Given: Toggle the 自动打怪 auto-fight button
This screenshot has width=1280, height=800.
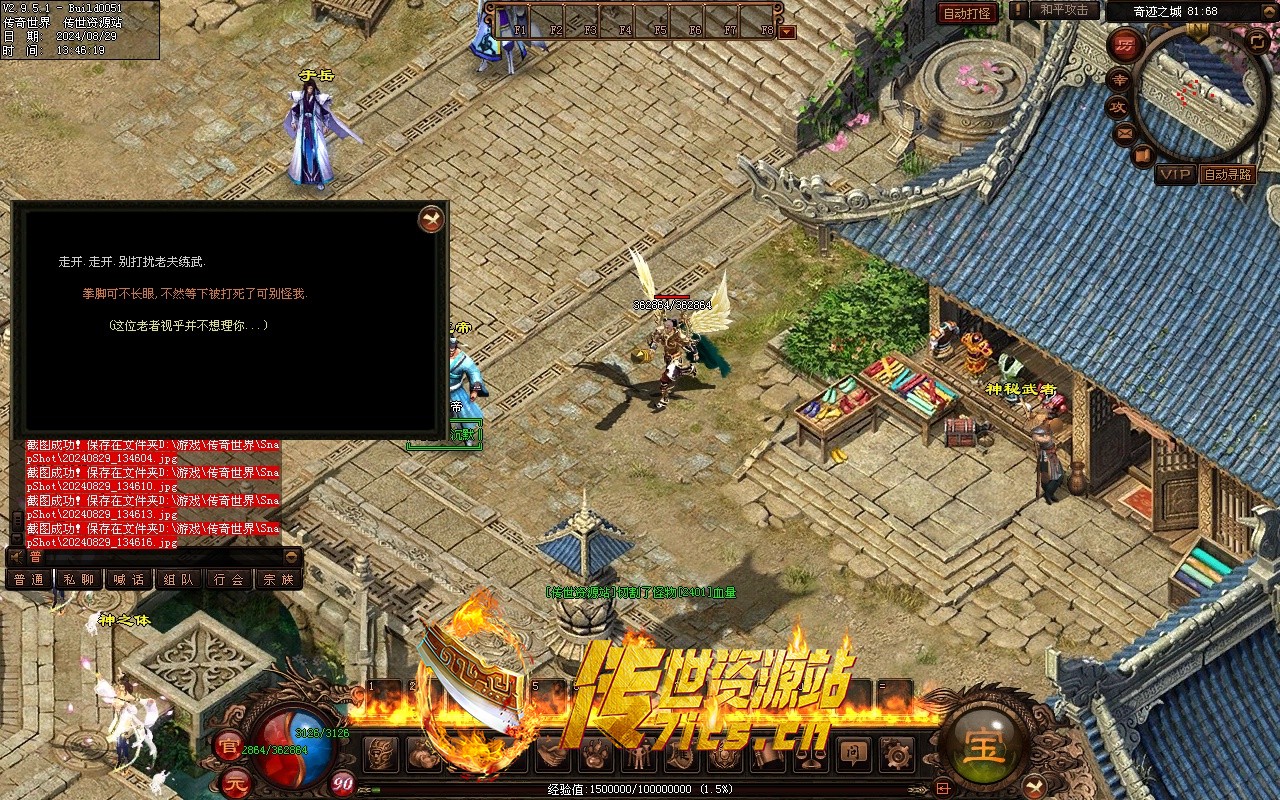Looking at the screenshot, I should coord(967,13).
